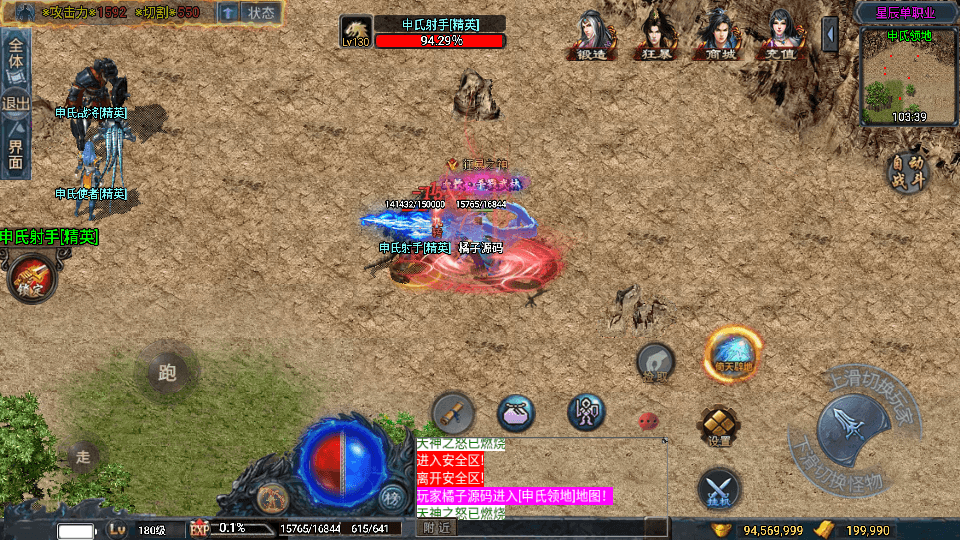
Task: Click the 状态 status button
Action: (260, 13)
